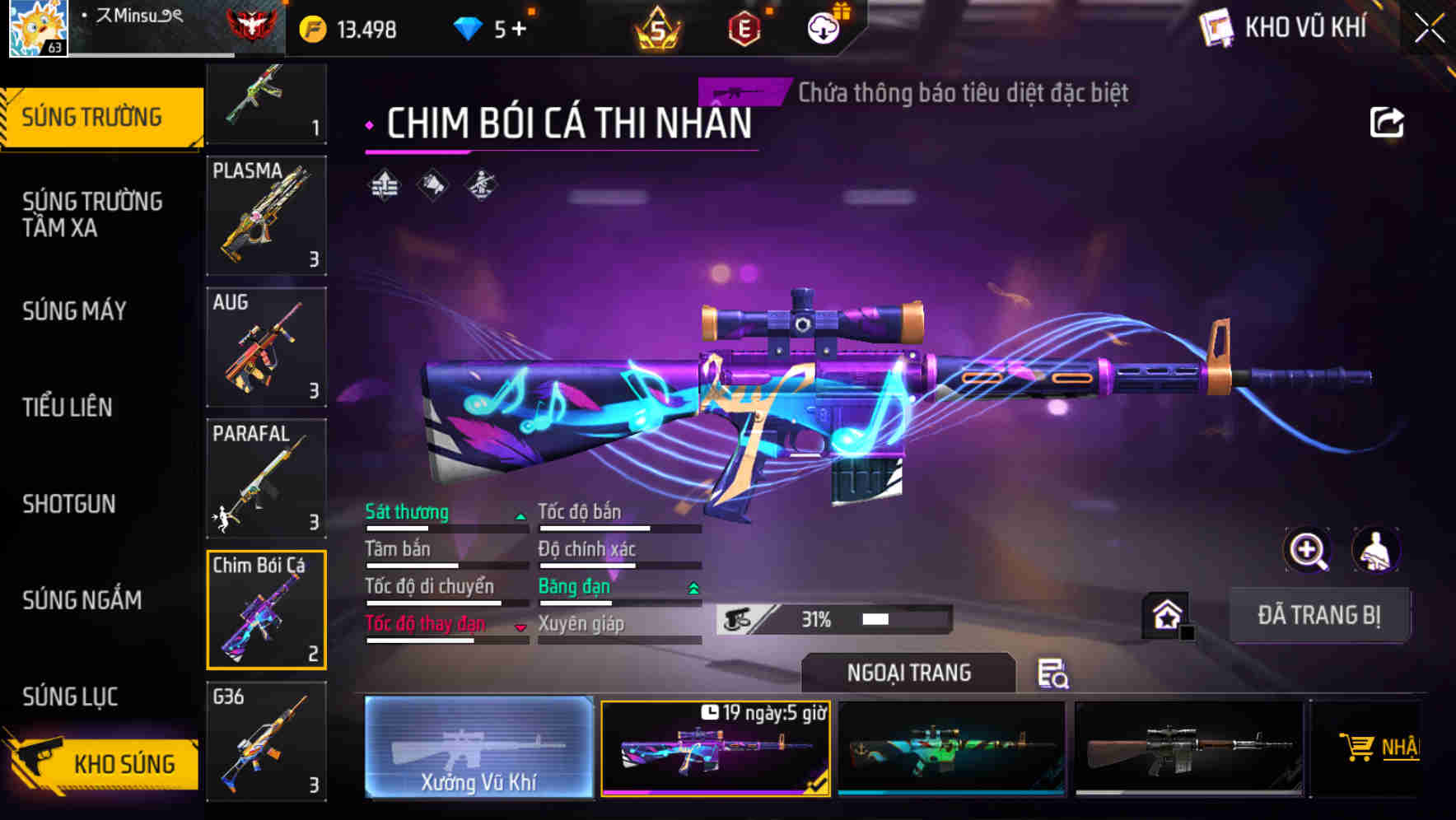1456x820 pixels.
Task: Click the red E event icon
Action: pos(744,29)
